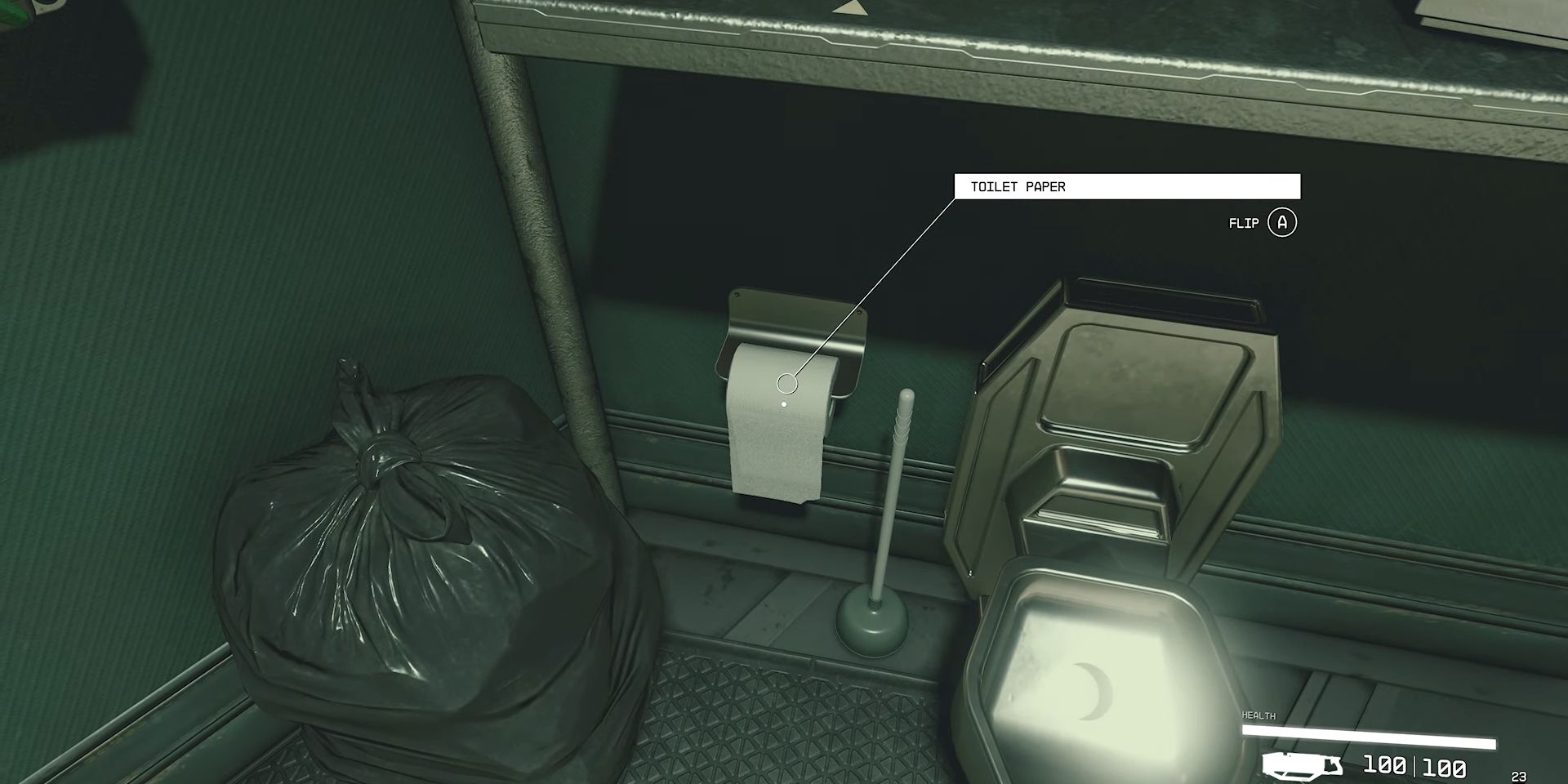Expand the TOILET PAPER label callout
This screenshot has height=784, width=1568.
[x=1127, y=187]
